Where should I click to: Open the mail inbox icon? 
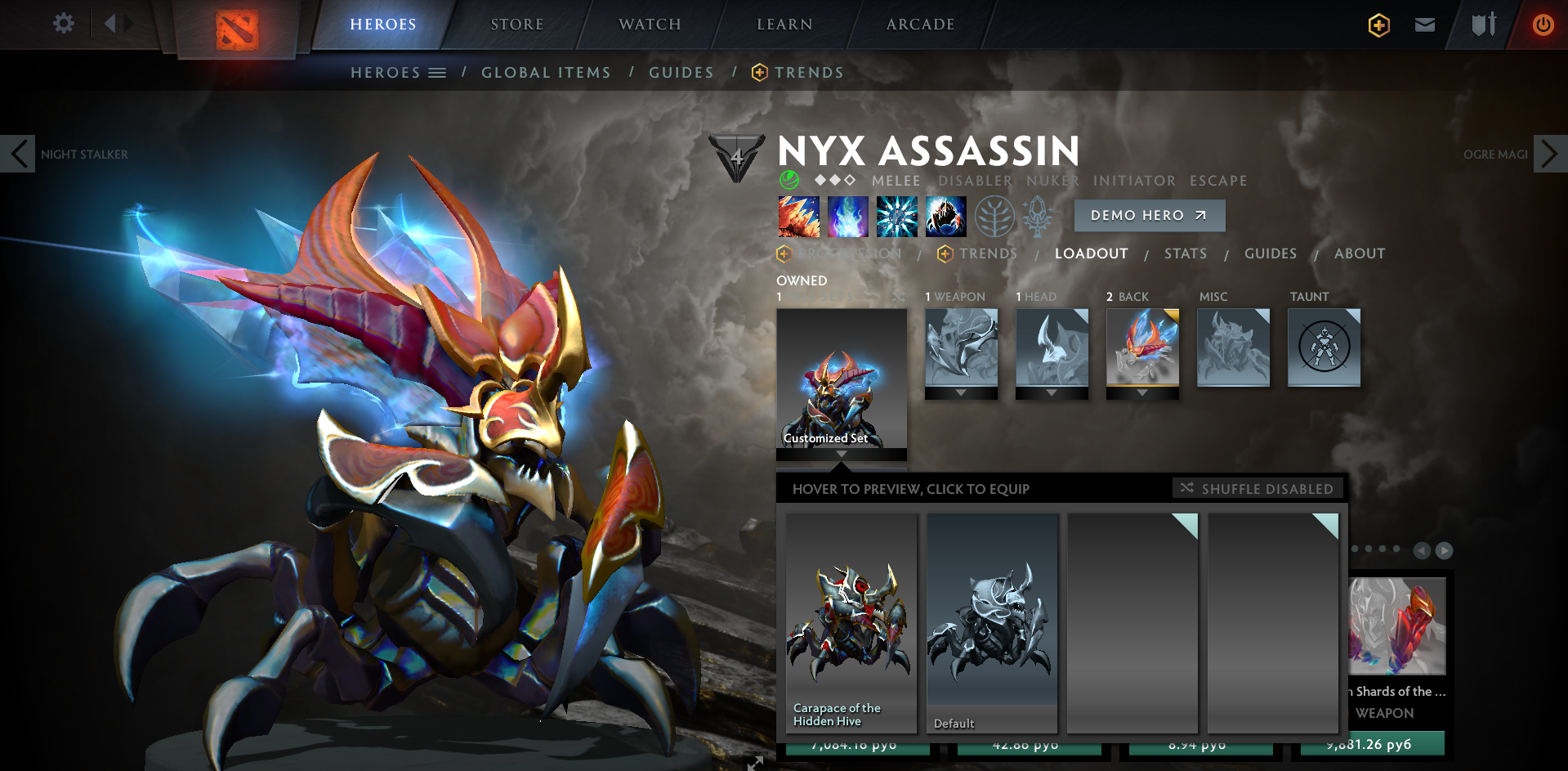[1424, 25]
